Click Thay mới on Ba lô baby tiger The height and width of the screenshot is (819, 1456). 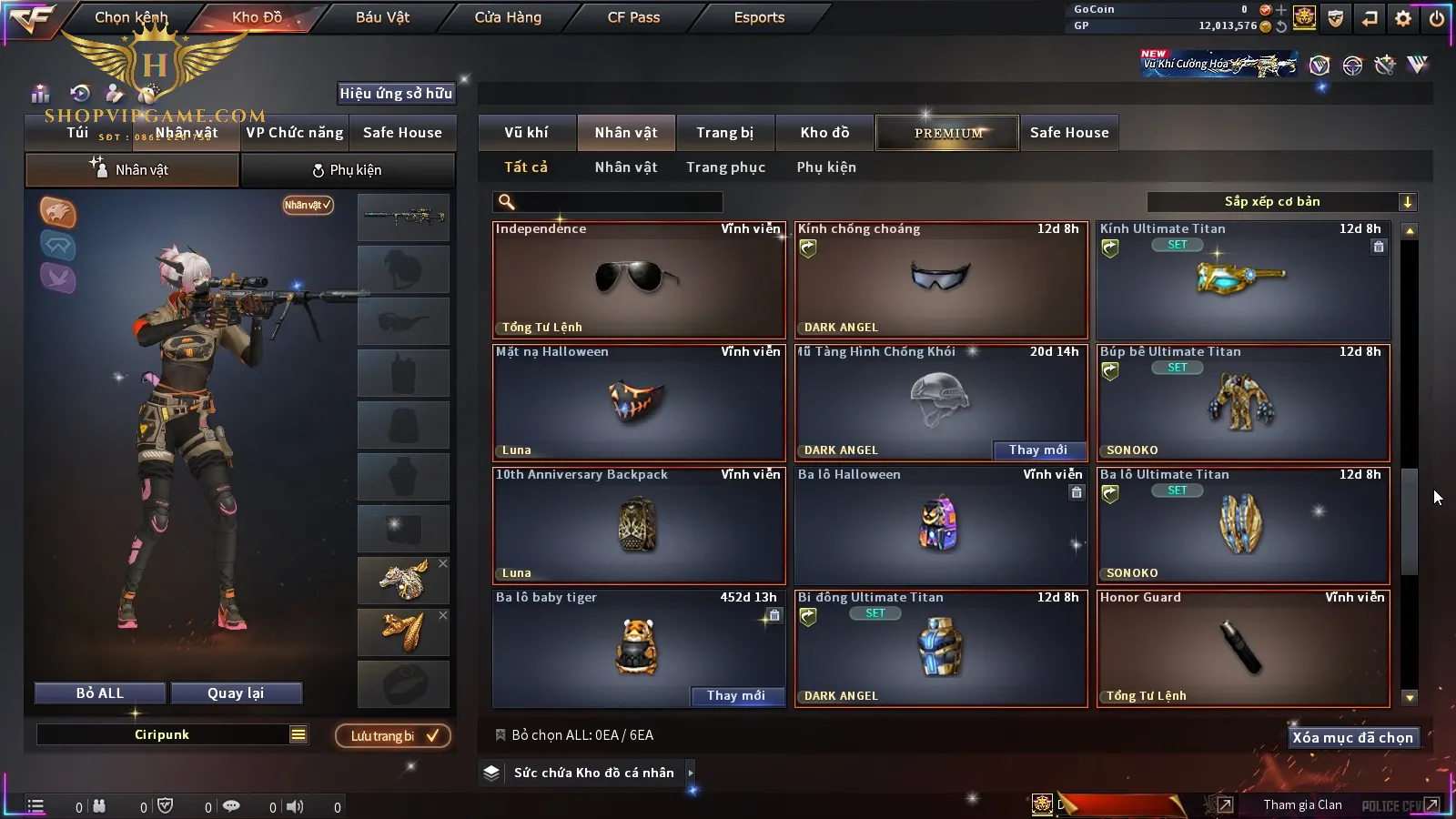tap(736, 696)
